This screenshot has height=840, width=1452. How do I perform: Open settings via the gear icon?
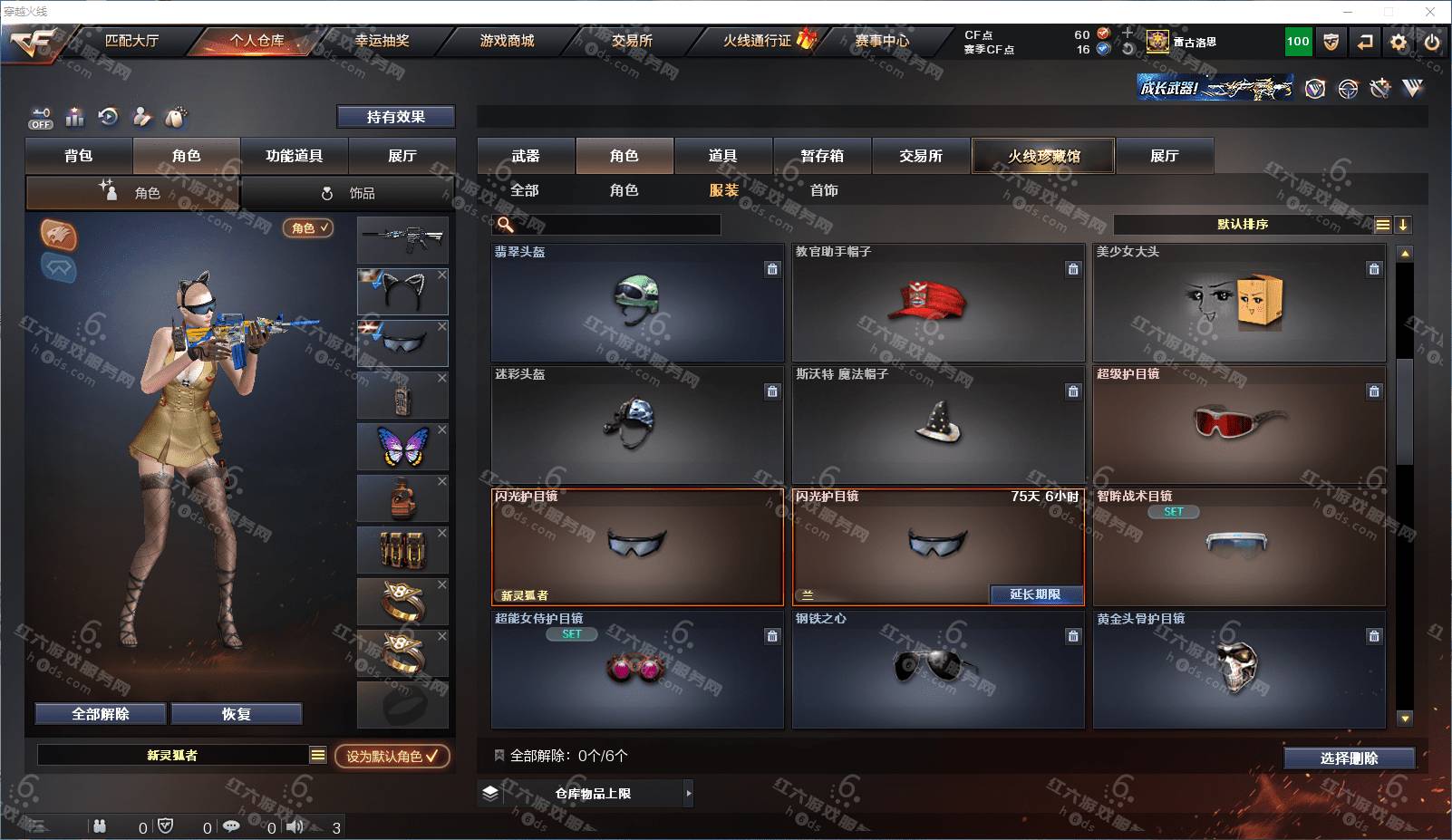tap(1399, 42)
